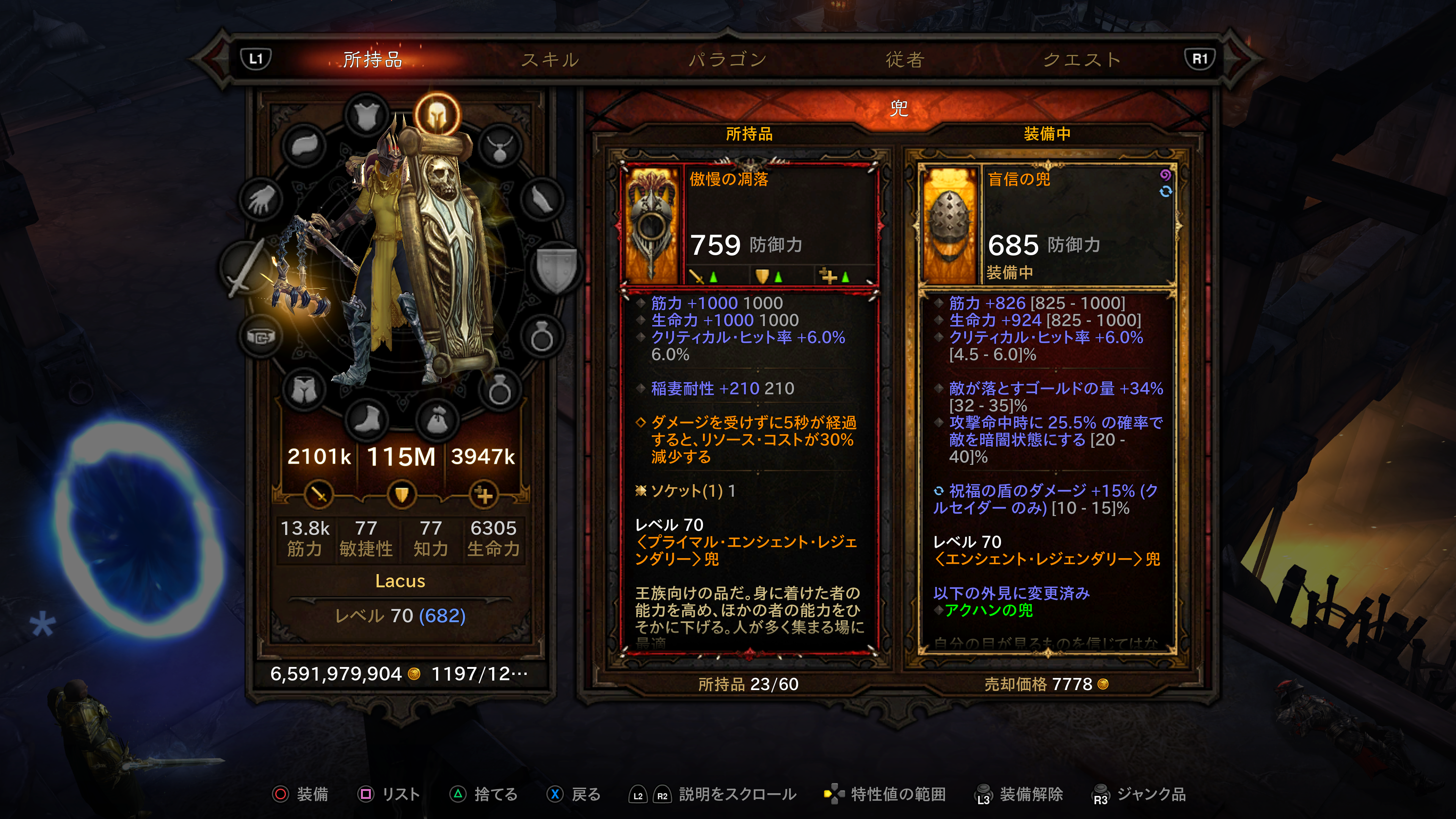Image resolution: width=1456 pixels, height=819 pixels.
Task: Switch to the スキル tab
Action: point(549,60)
